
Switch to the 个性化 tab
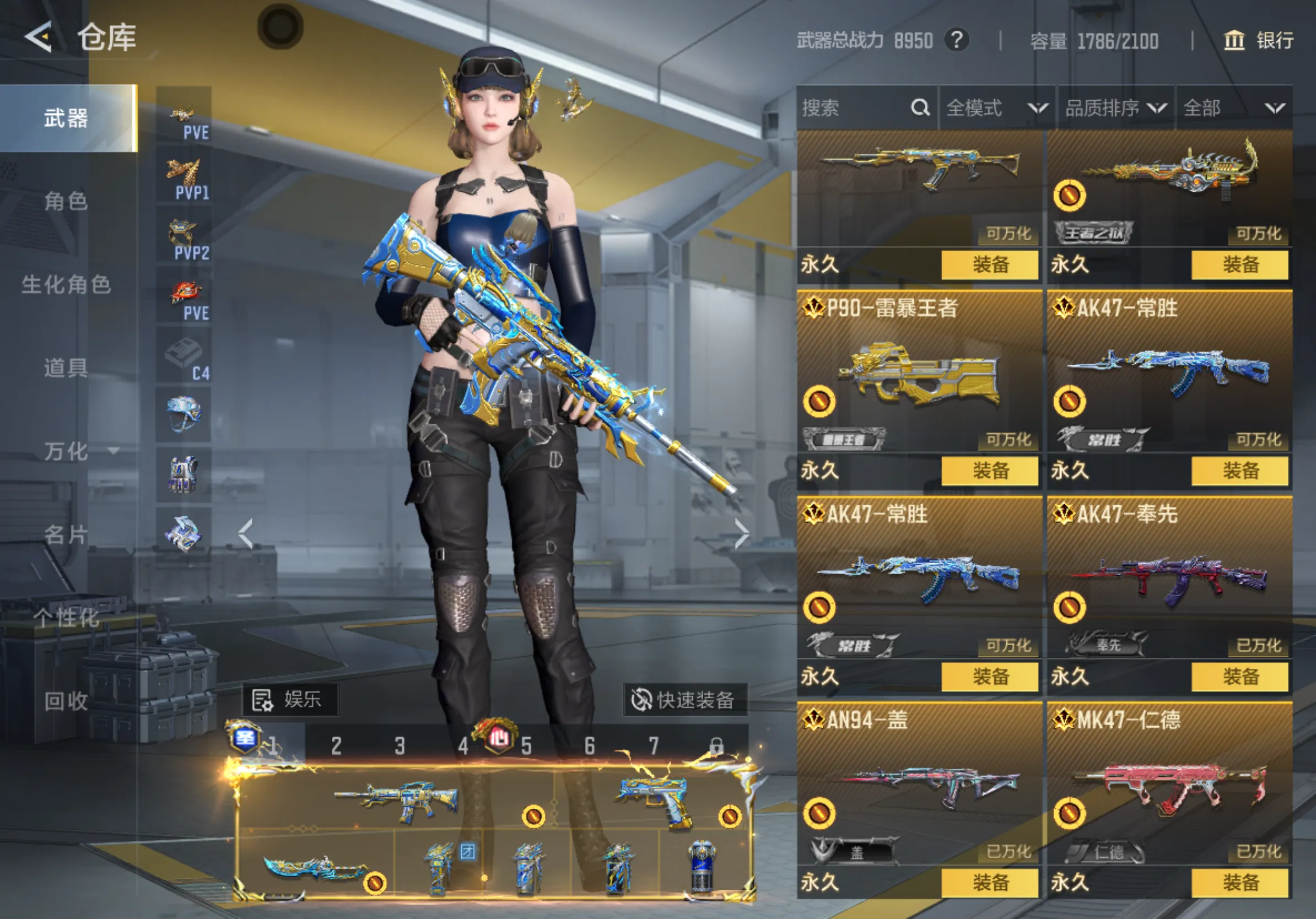pyautogui.click(x=66, y=618)
